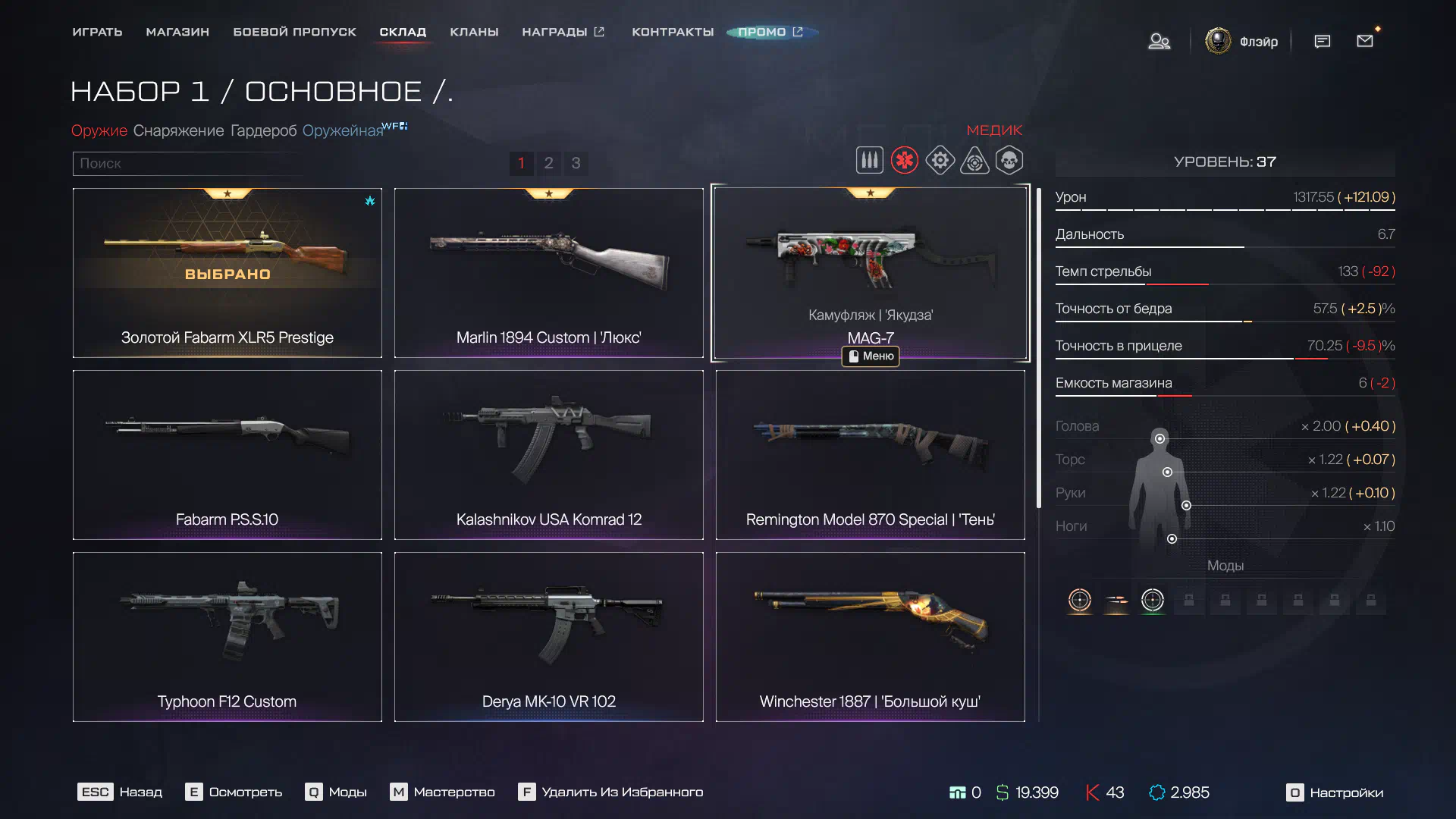The image size is (1456, 819).
Task: Show the Оружейная tab
Action: (x=343, y=130)
